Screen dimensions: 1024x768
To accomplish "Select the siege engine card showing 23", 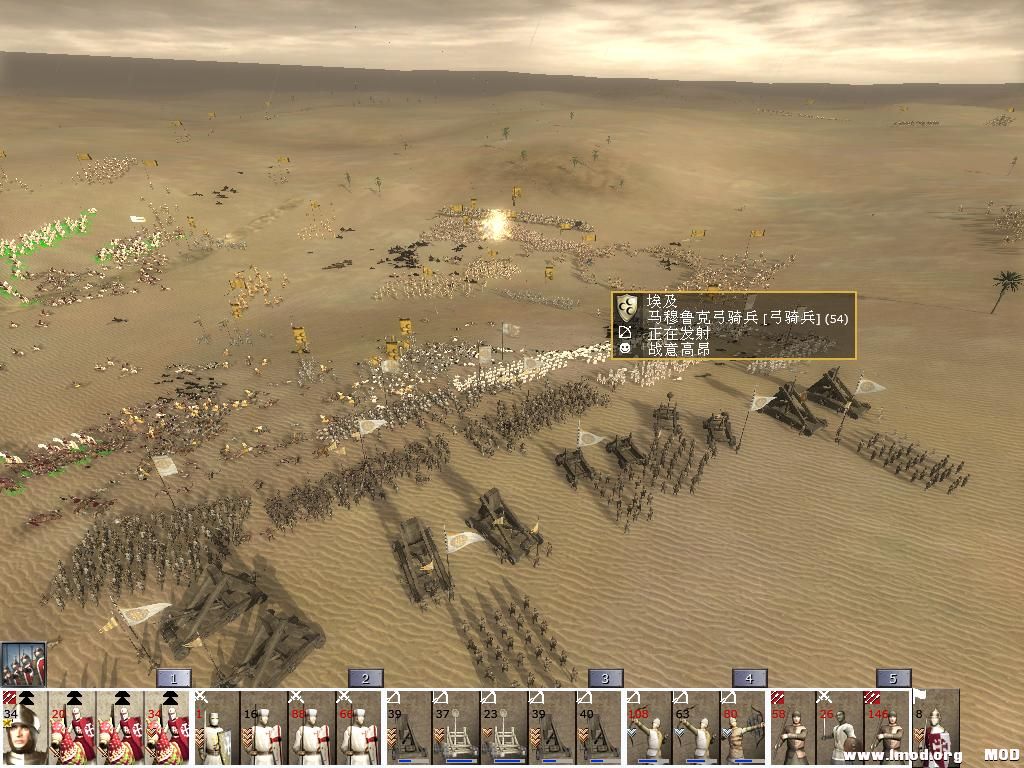I will click(x=504, y=728).
